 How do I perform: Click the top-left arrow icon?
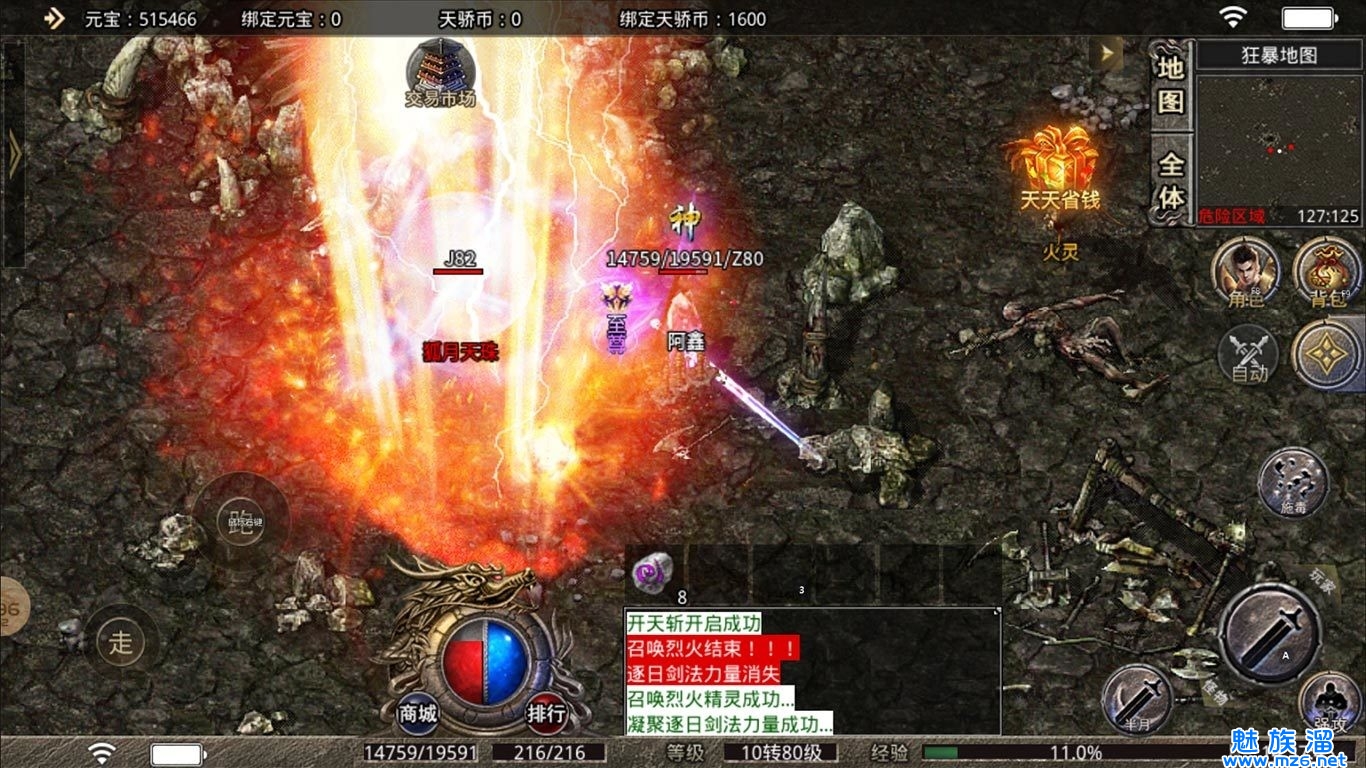tap(54, 18)
